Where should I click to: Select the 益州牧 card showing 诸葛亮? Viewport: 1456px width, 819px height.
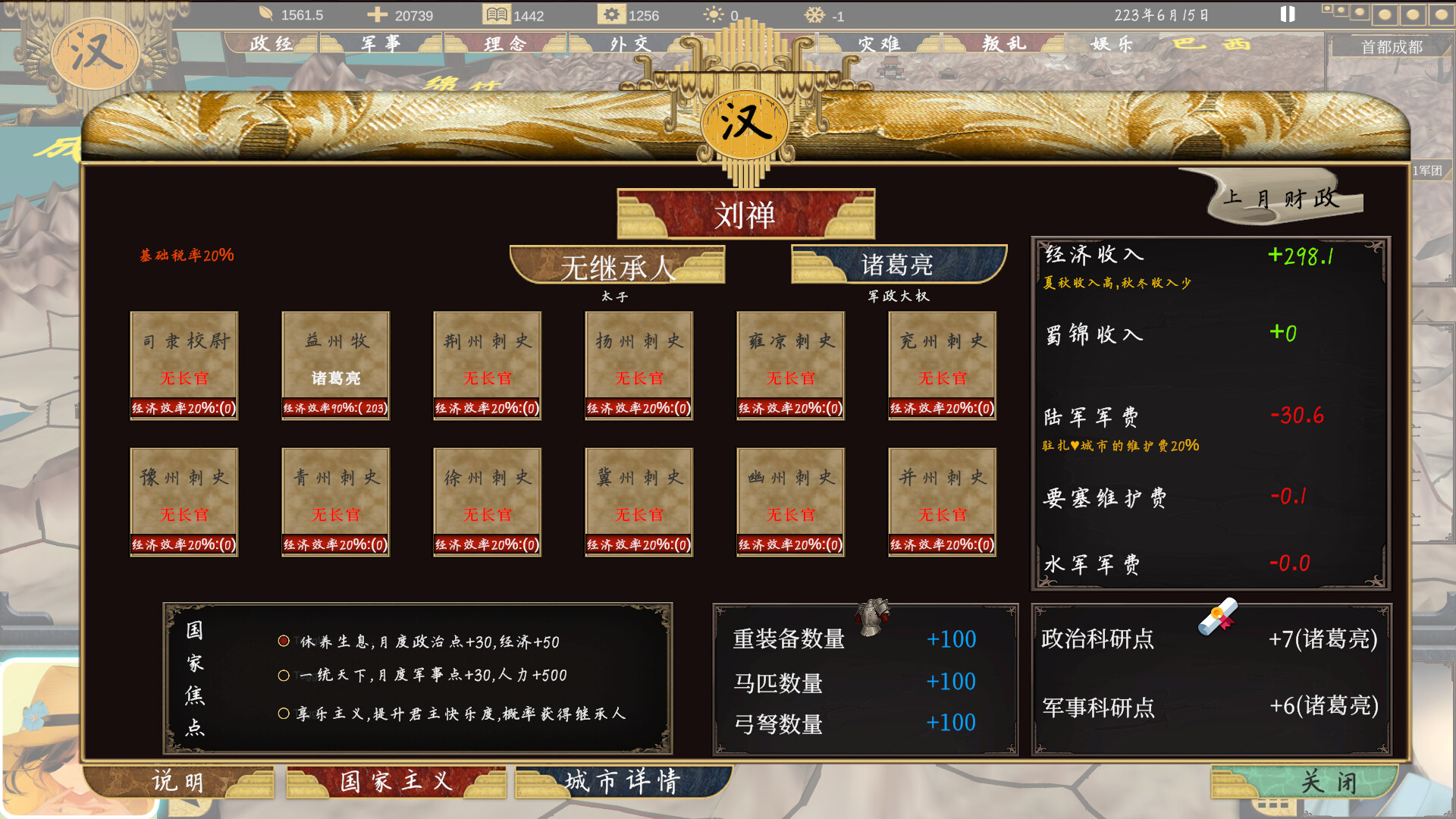tap(334, 364)
